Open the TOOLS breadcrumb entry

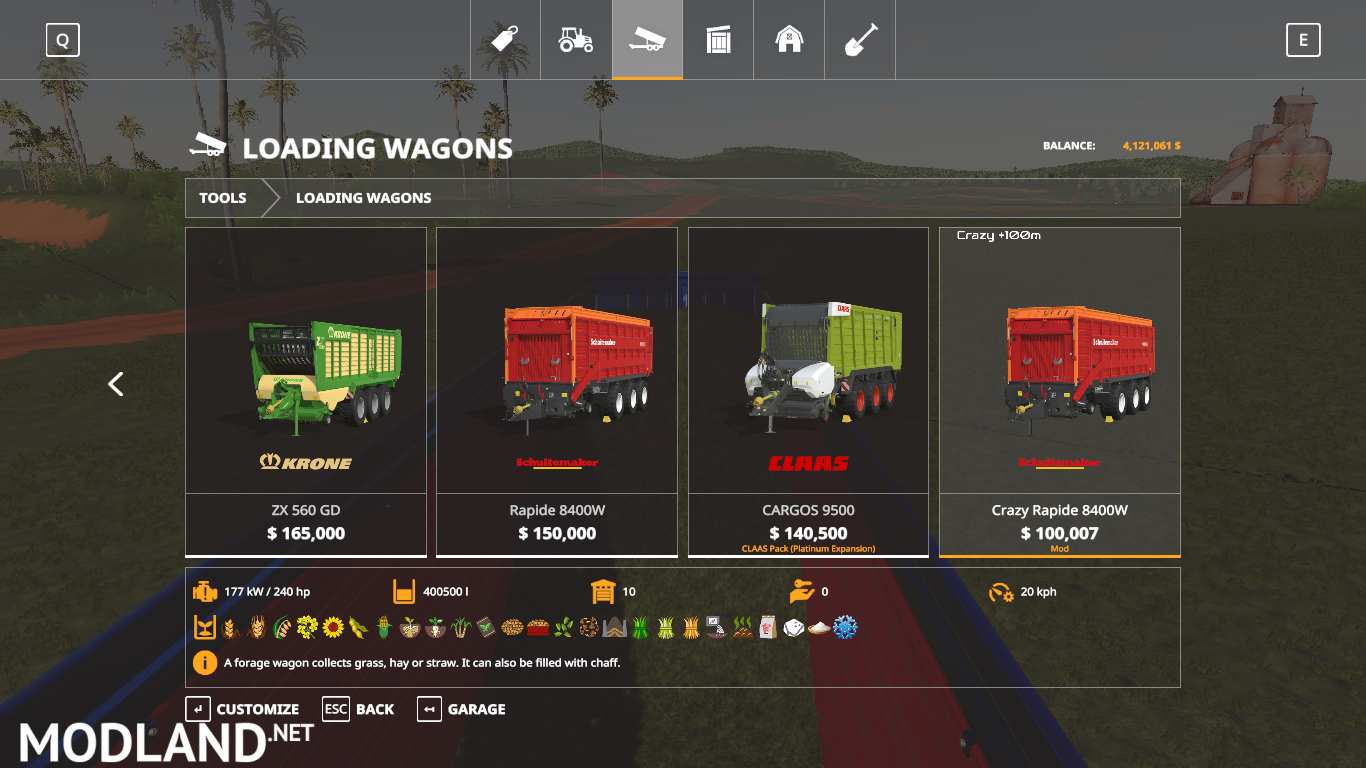point(222,198)
